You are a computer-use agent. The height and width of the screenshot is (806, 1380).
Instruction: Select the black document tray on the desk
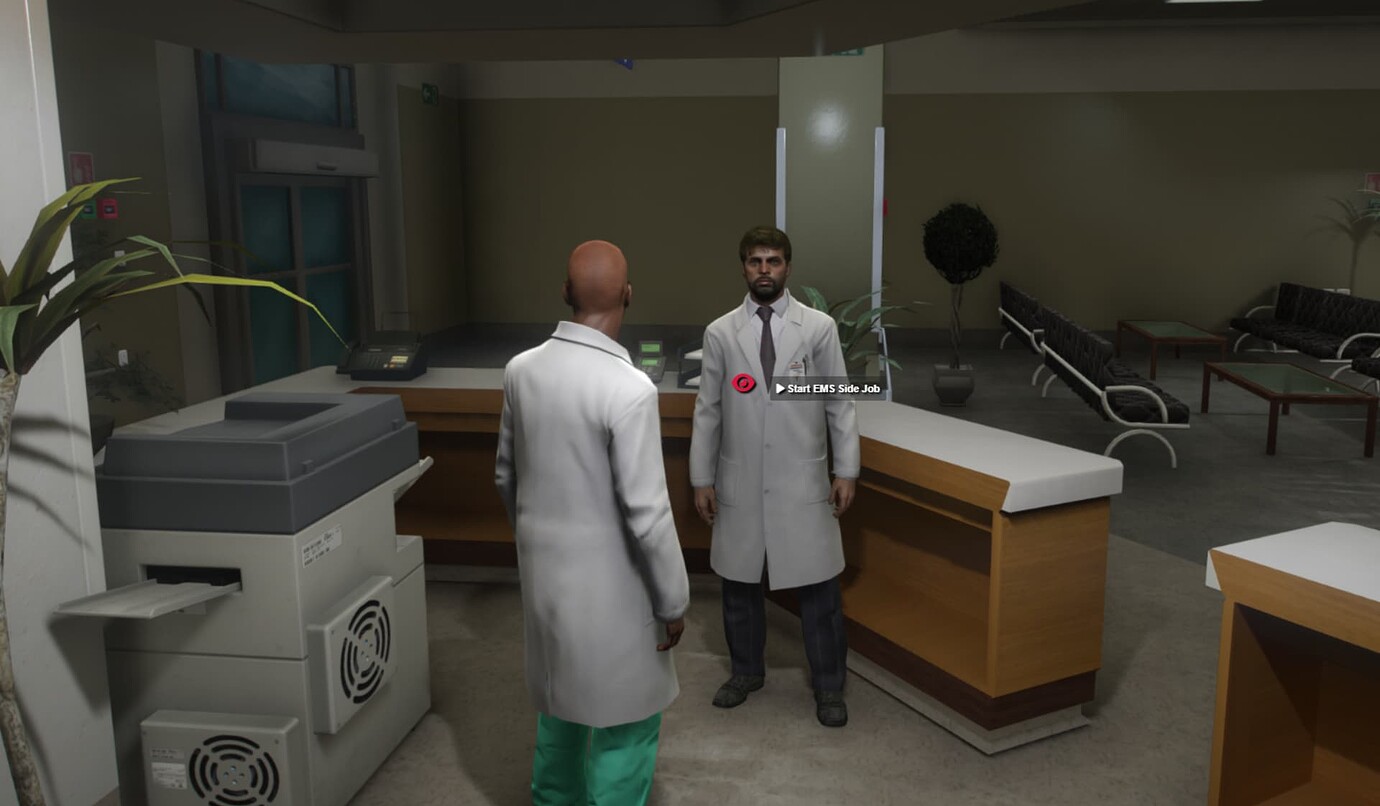[686, 370]
